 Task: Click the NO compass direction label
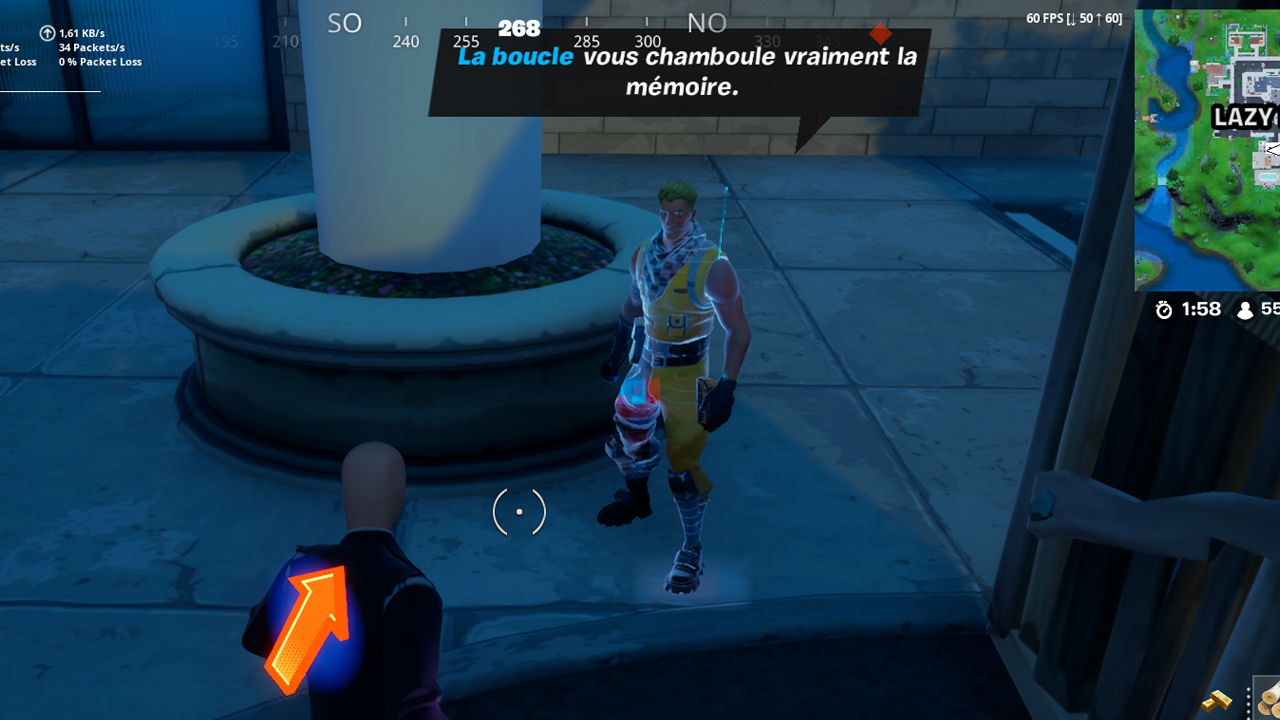click(x=707, y=22)
